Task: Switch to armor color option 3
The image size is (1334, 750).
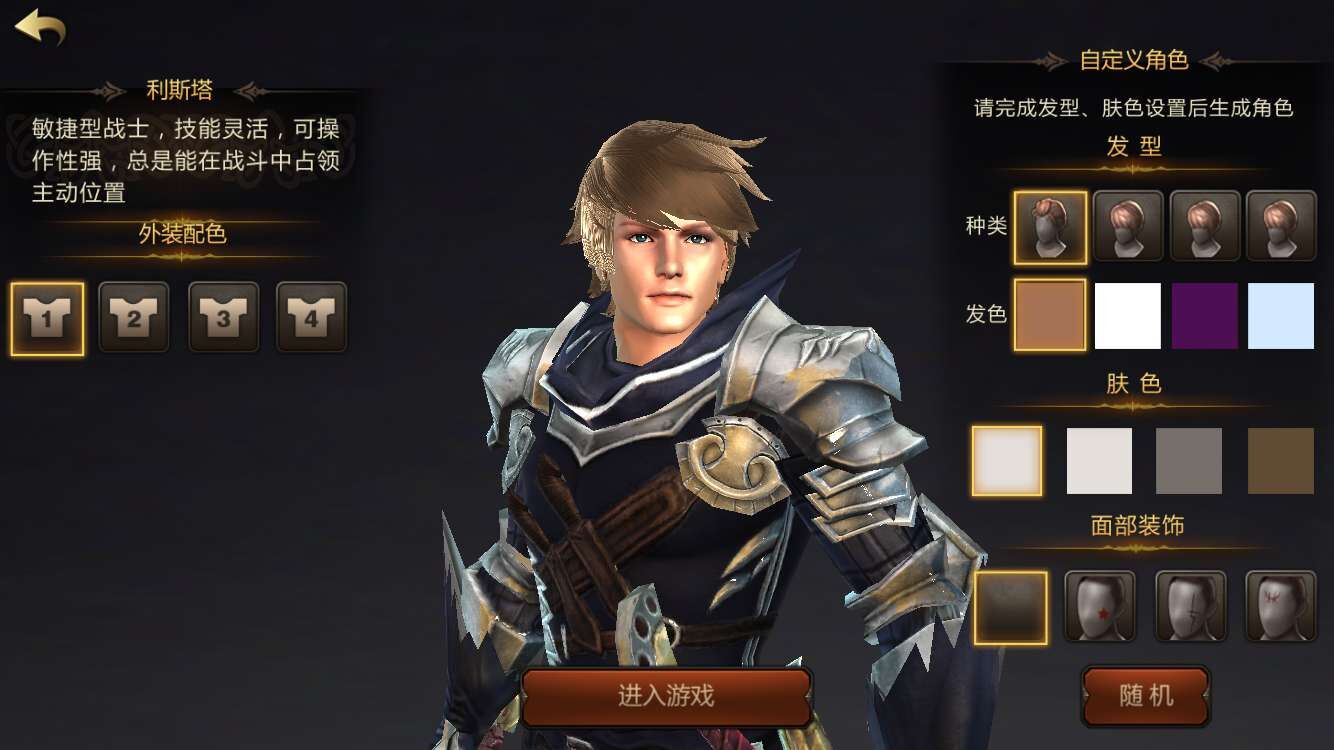Action: pos(224,317)
